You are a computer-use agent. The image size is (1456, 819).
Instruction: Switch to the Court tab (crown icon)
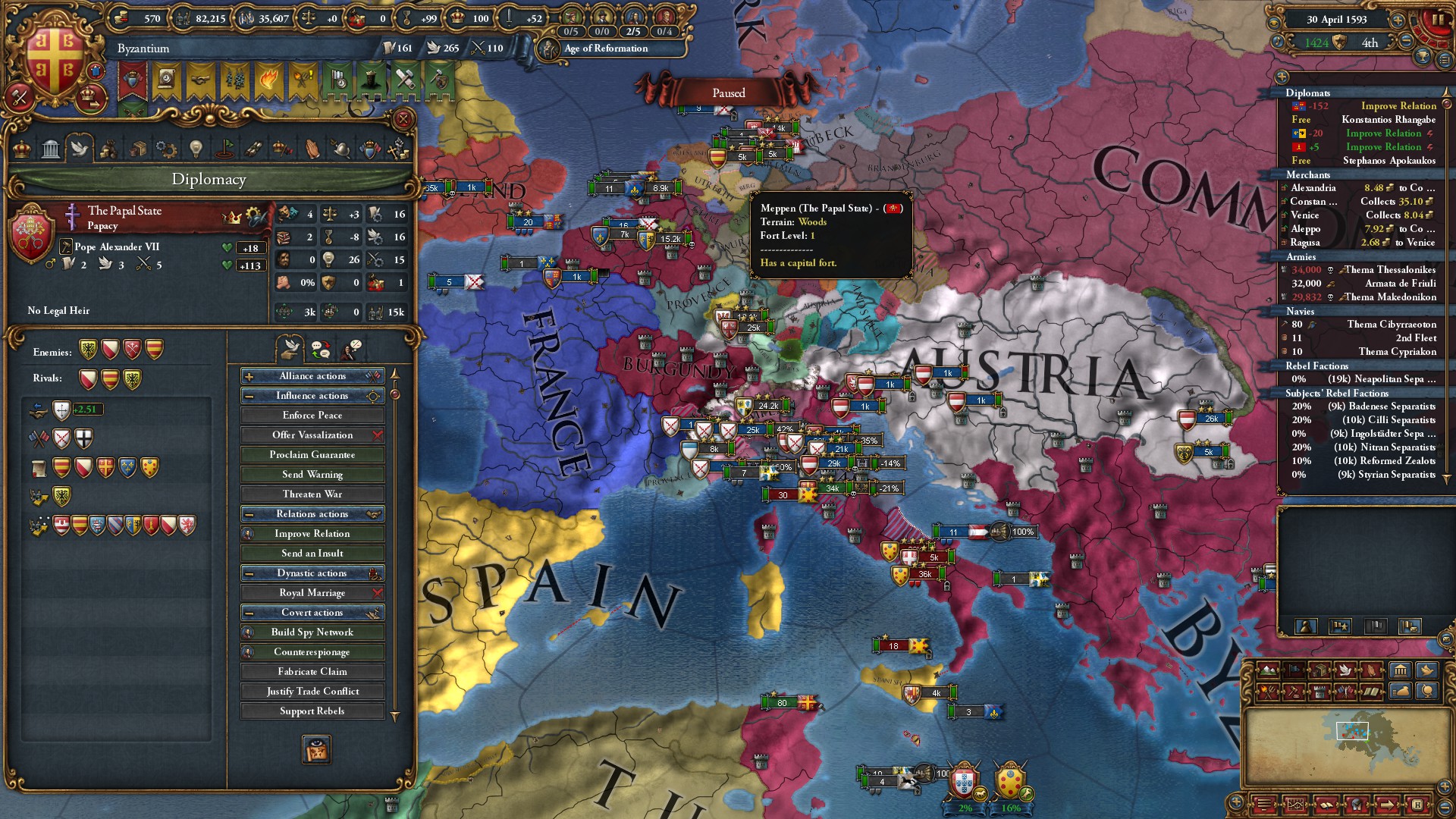[x=22, y=148]
